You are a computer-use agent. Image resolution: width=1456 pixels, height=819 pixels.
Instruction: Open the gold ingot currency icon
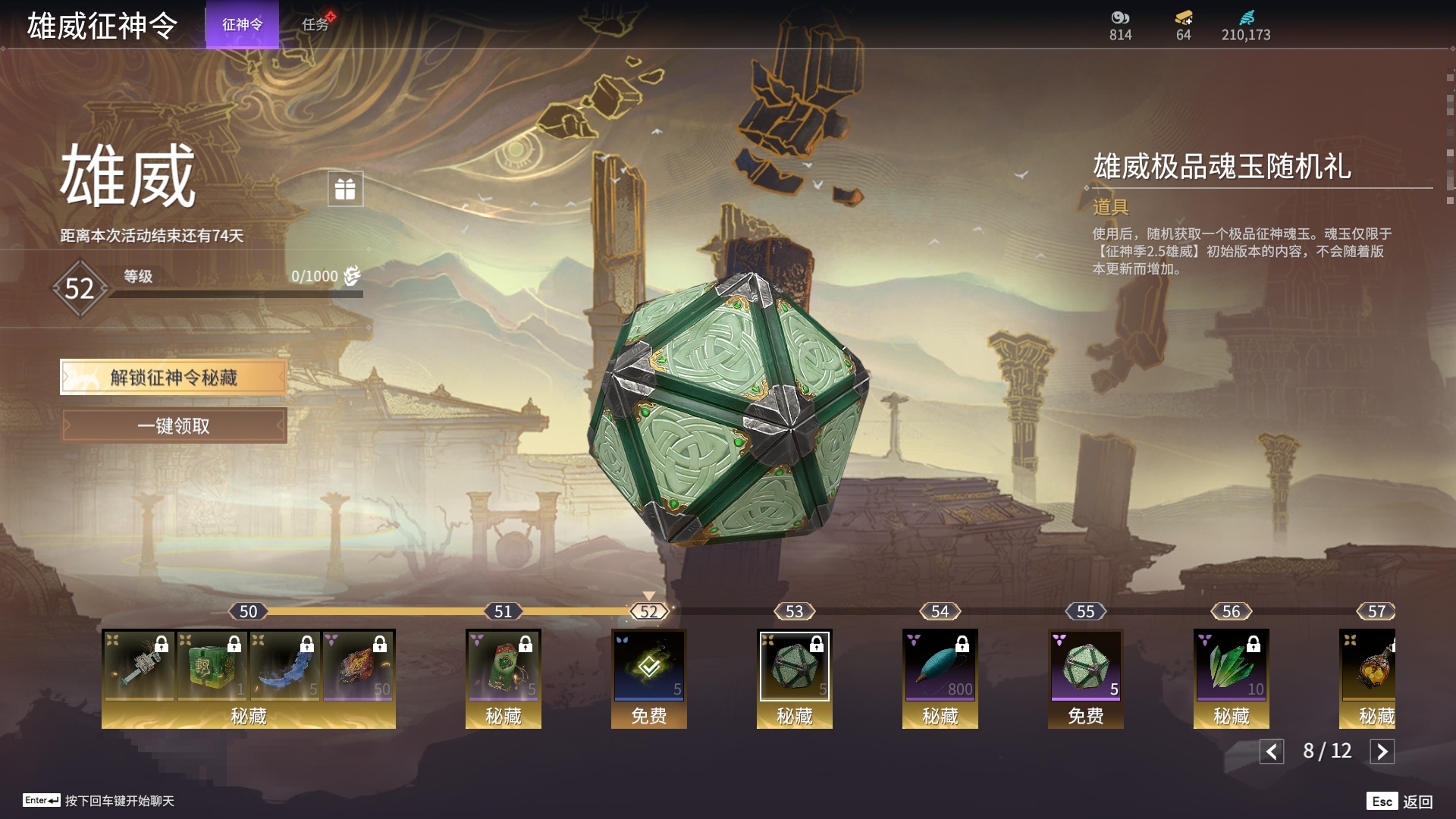(1183, 18)
